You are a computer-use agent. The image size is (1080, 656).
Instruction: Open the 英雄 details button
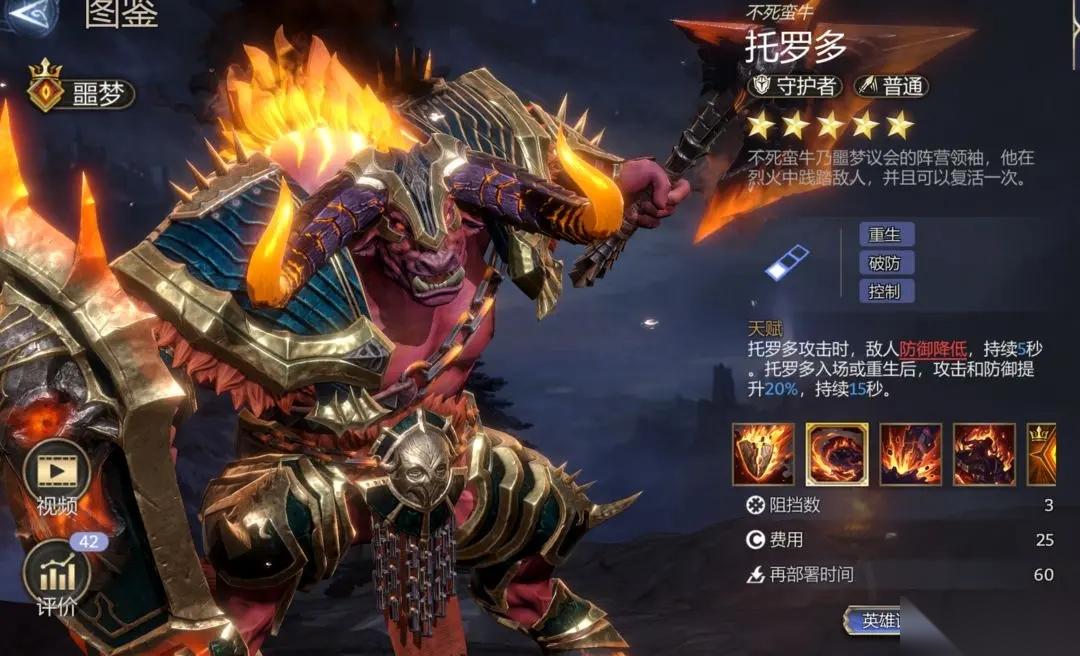(x=875, y=620)
